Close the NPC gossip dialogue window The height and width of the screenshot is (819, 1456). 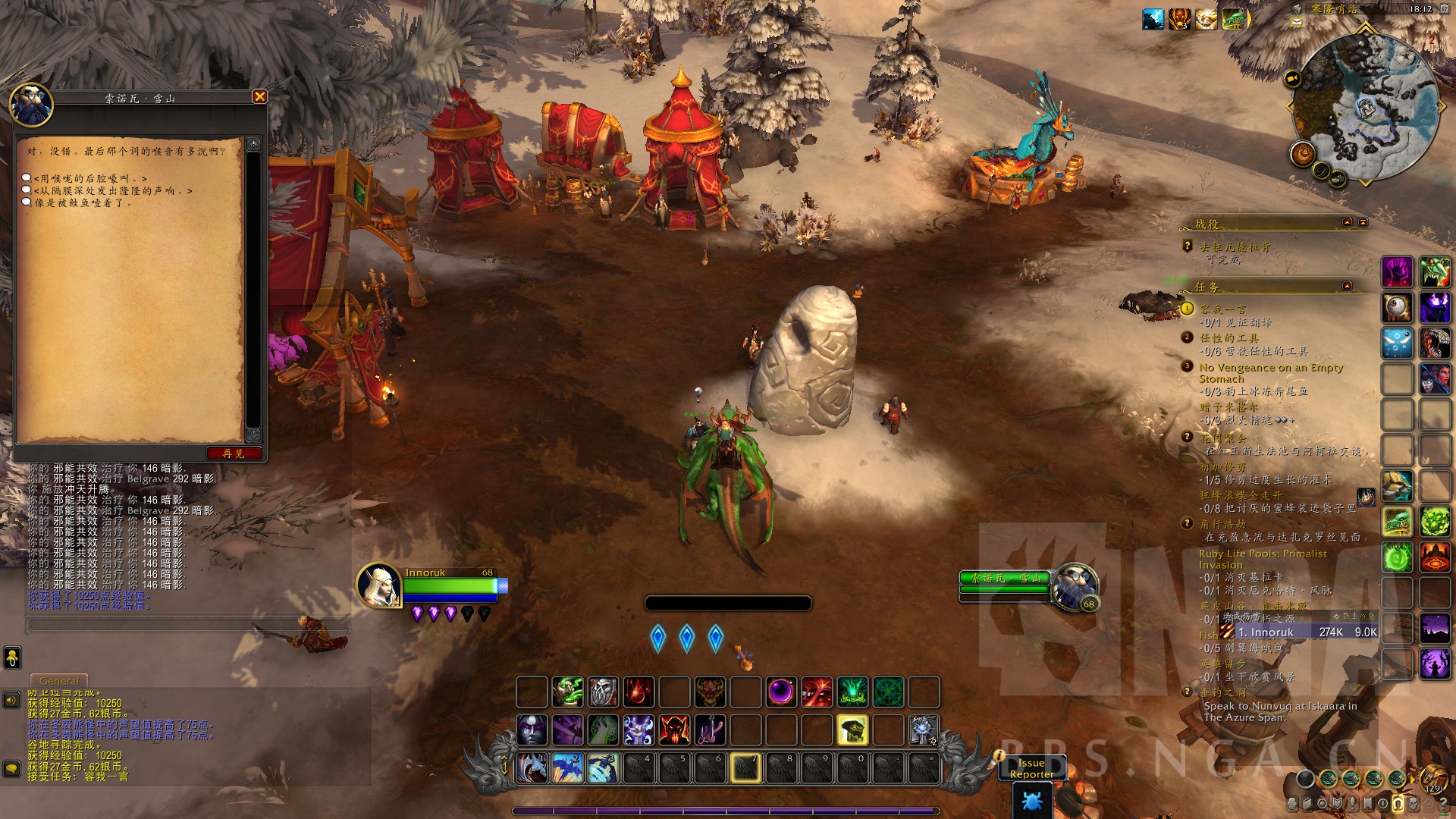[x=259, y=96]
